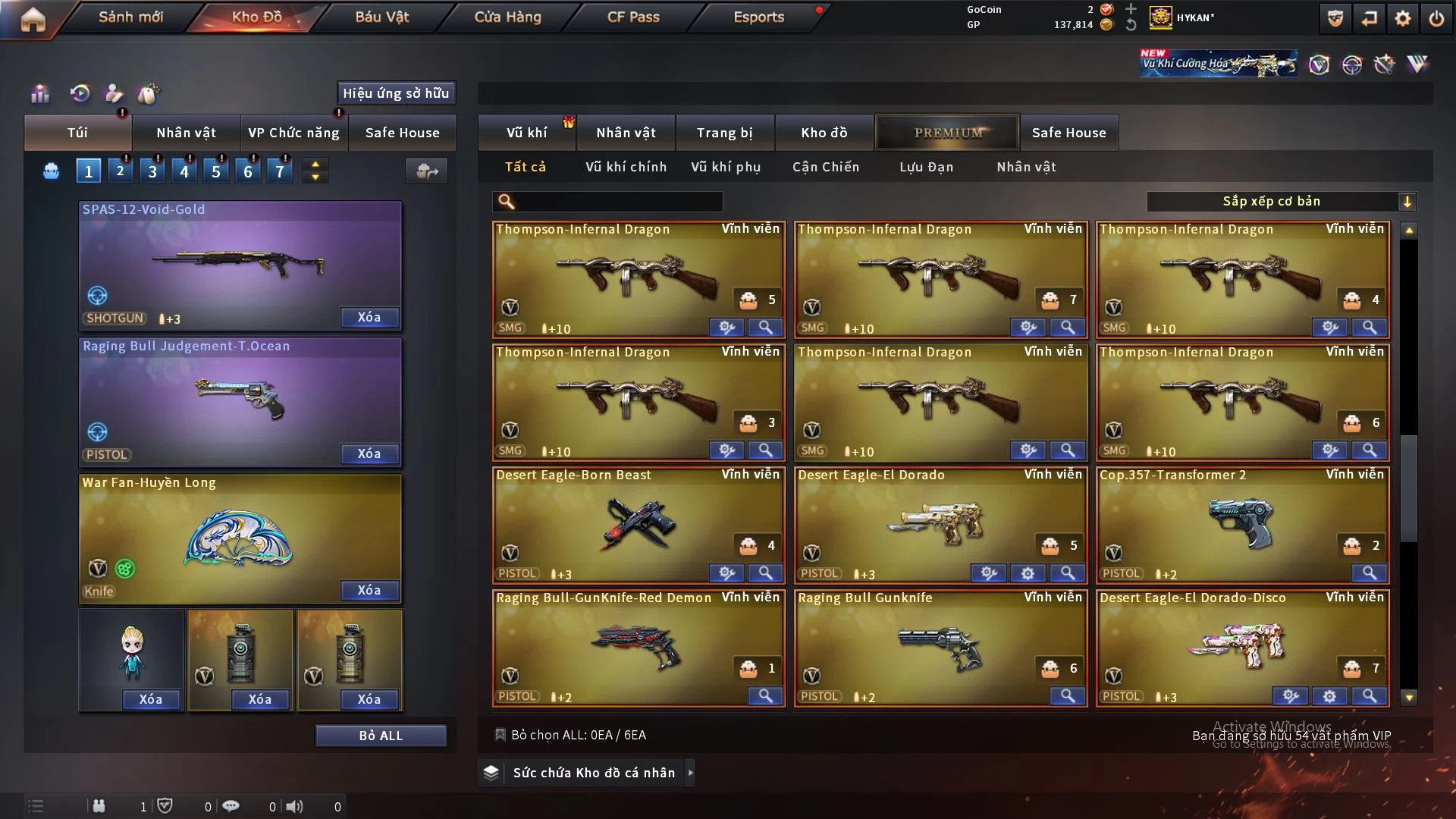
Task: Open the Sắp xếp cơ bản dropdown
Action: click(1281, 202)
